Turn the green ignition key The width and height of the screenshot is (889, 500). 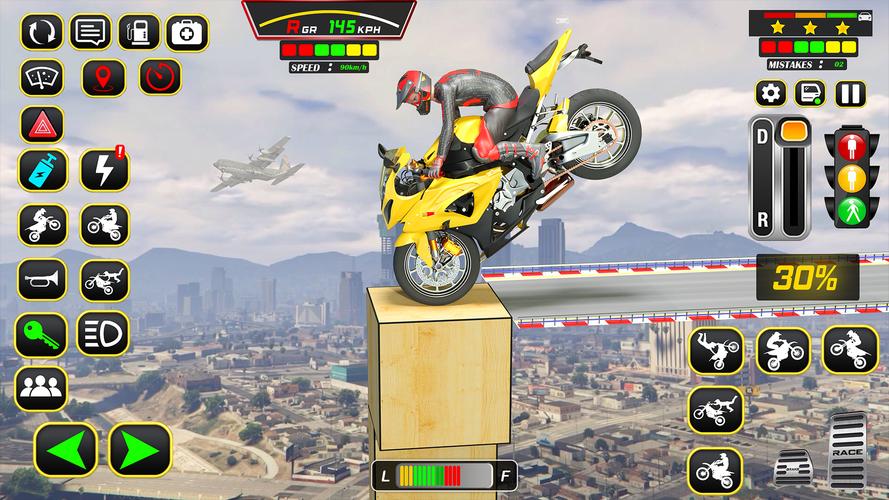click(x=41, y=334)
